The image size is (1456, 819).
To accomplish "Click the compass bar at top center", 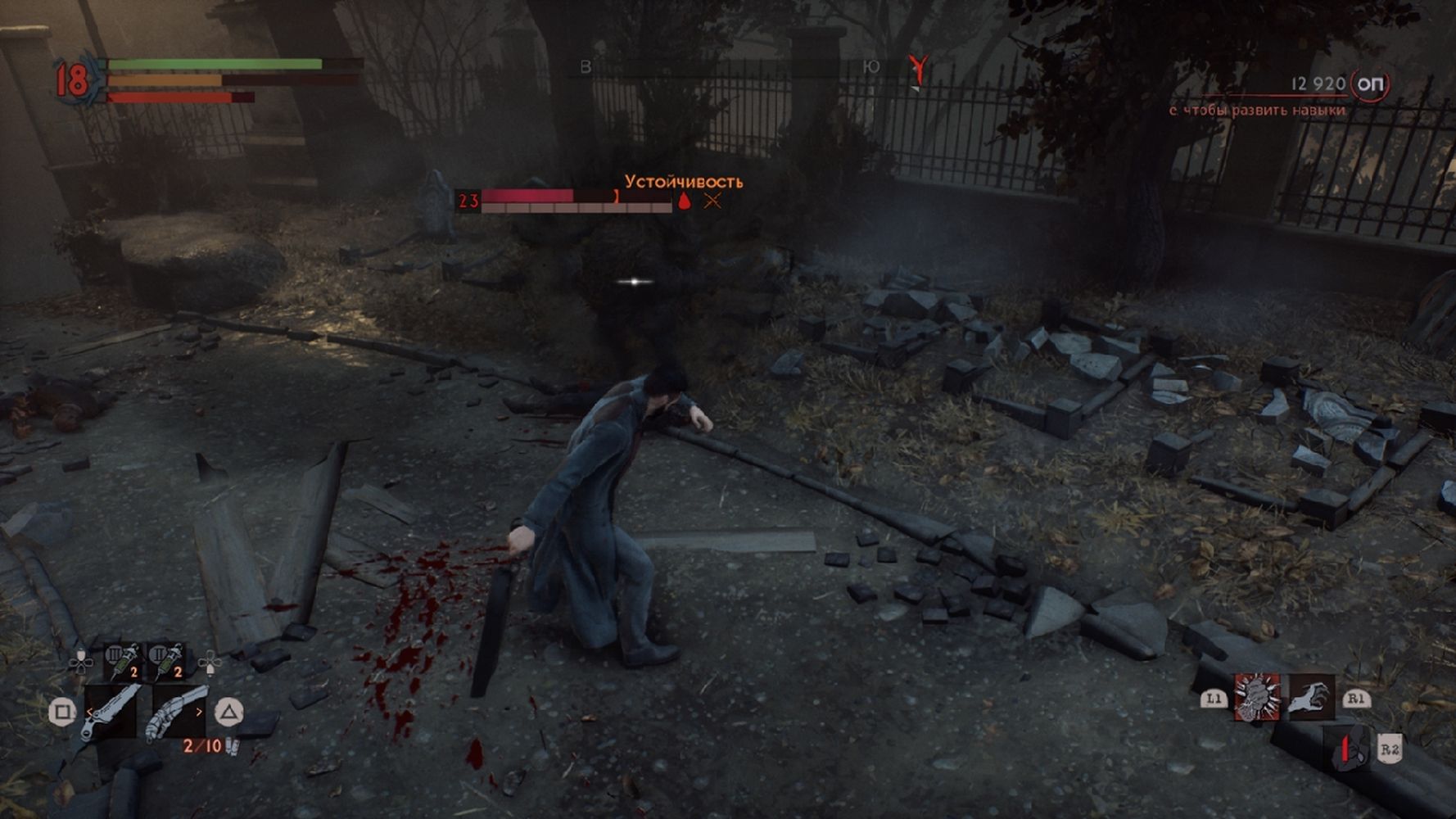I will click(729, 69).
